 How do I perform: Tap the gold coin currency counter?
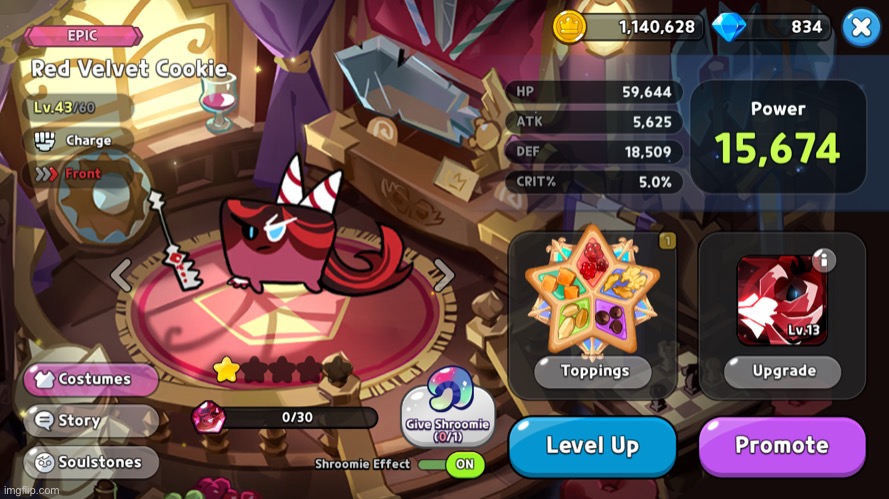coord(628,27)
